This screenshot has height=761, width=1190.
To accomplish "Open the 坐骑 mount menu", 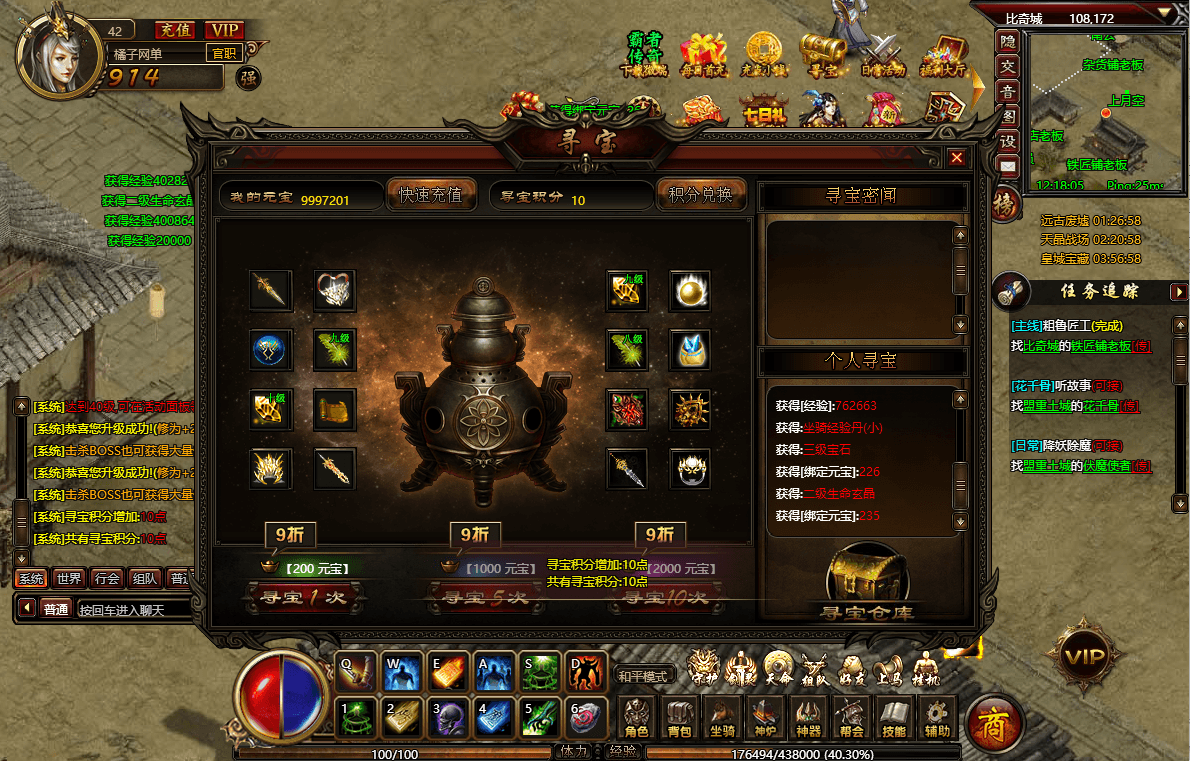I will click(722, 718).
